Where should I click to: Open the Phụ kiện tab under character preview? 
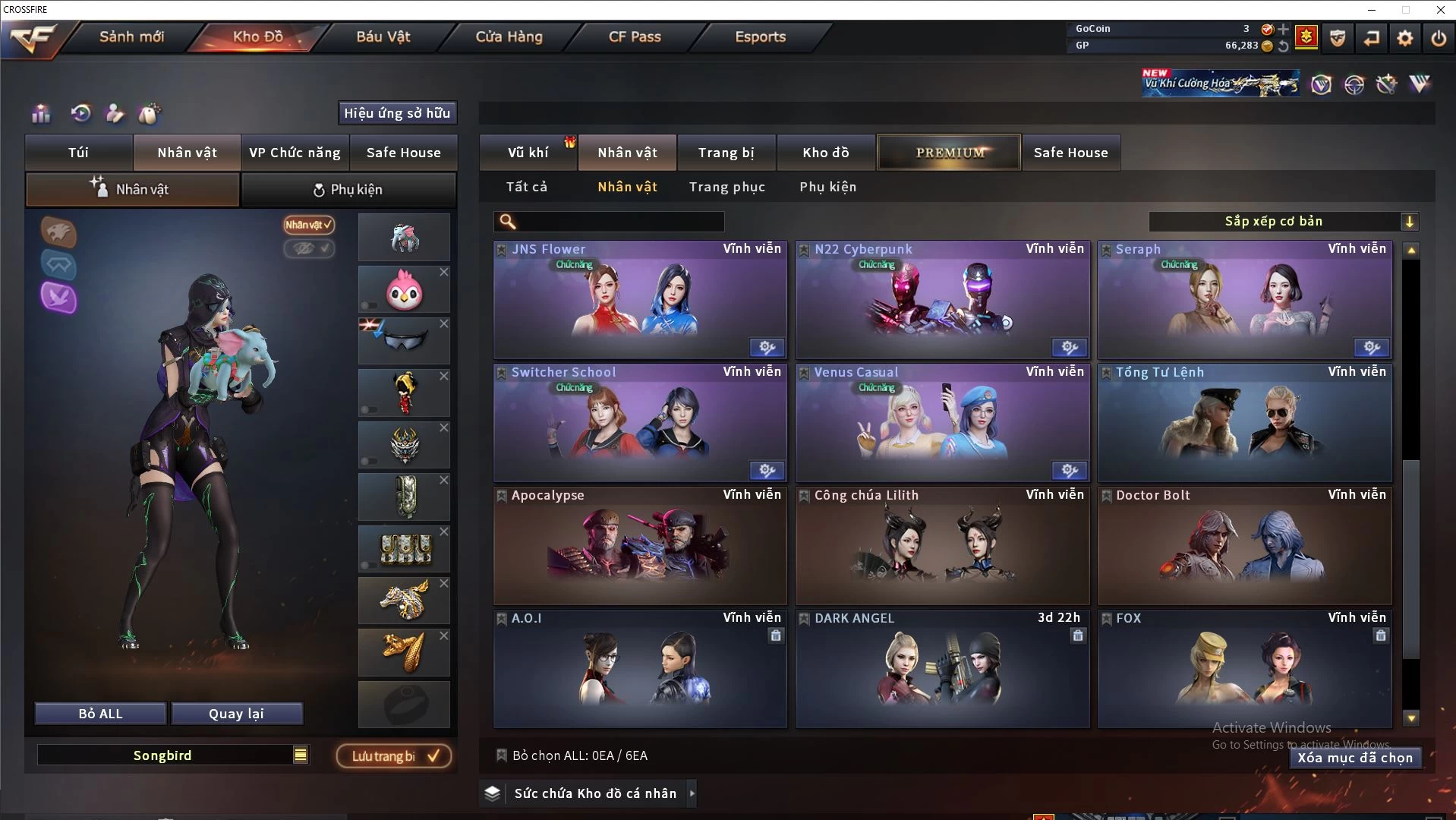click(348, 190)
